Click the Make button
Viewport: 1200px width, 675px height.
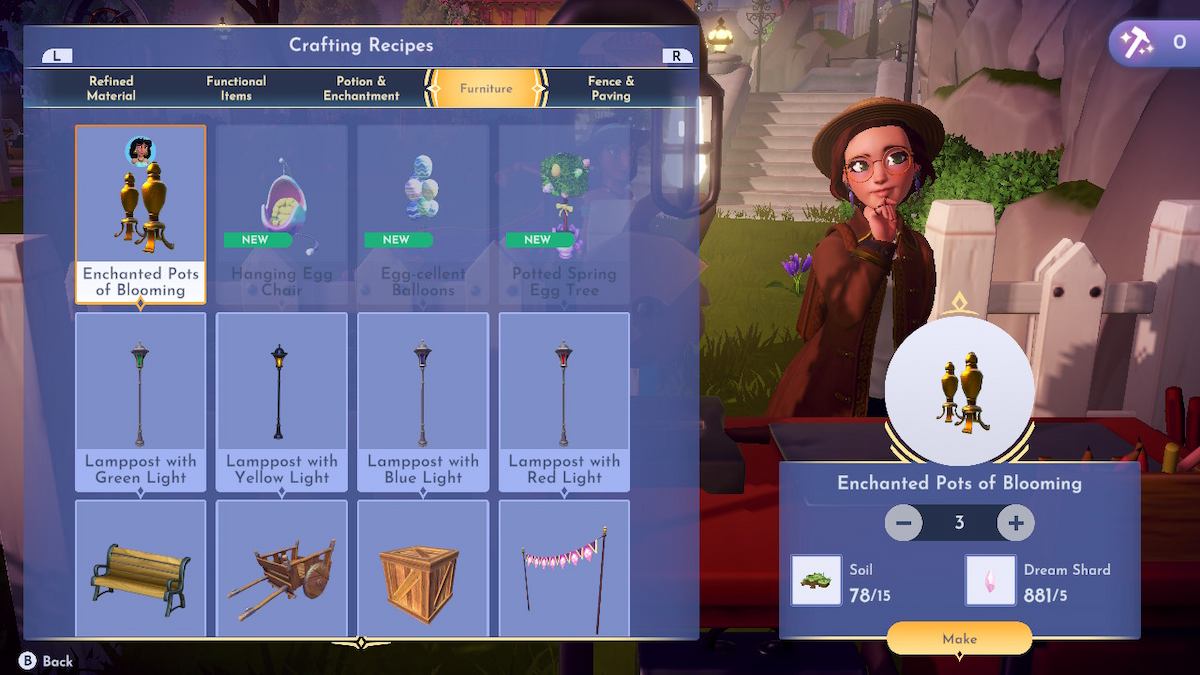point(959,638)
